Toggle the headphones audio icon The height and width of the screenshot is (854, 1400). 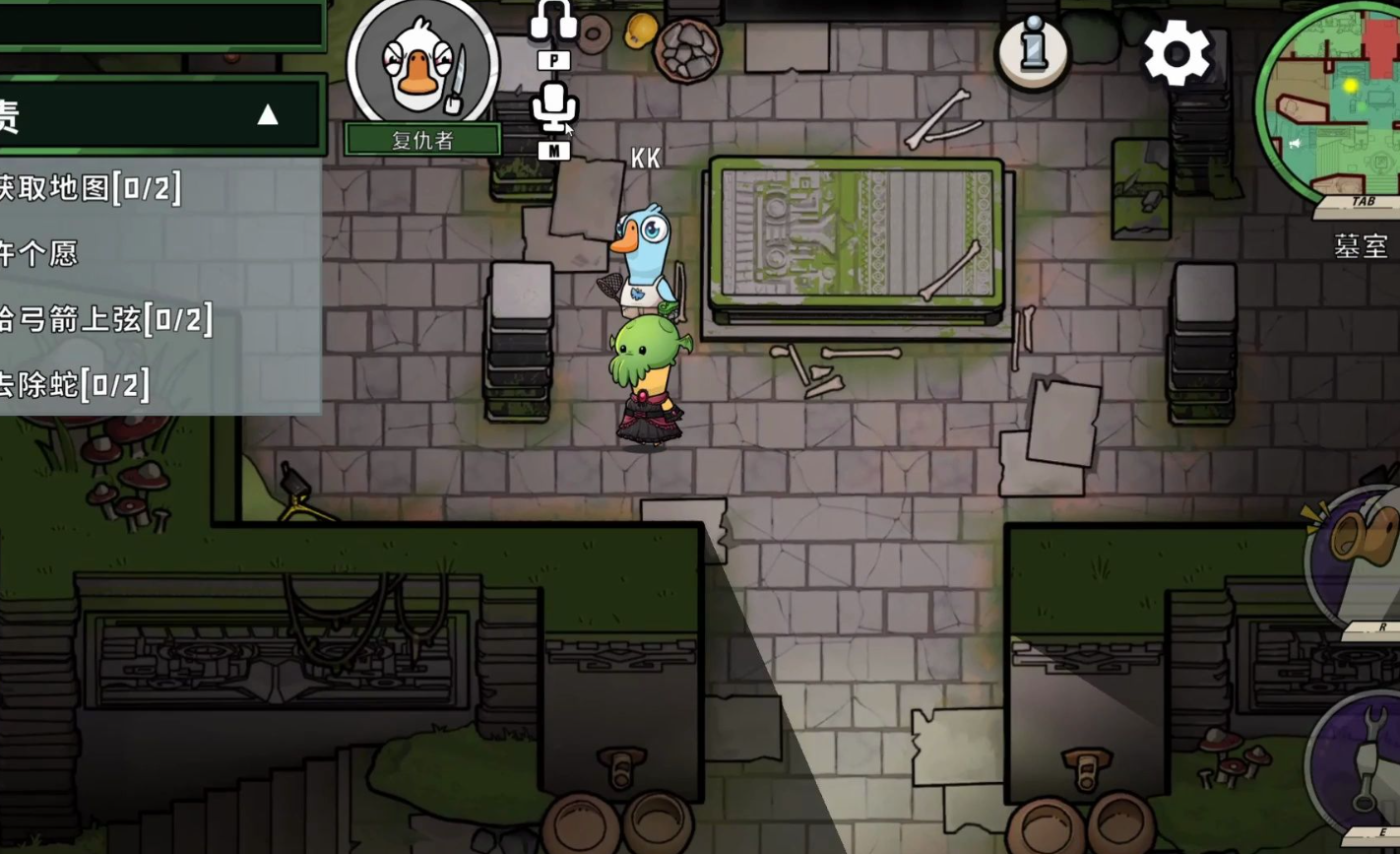coord(553,22)
